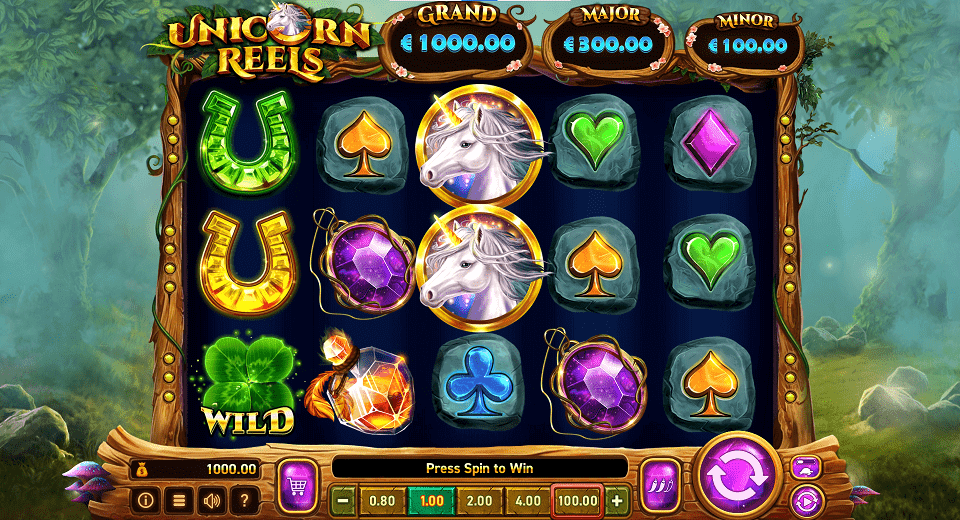The image size is (960, 520).
Task: Set bet to 2.00
Action: pos(480,500)
